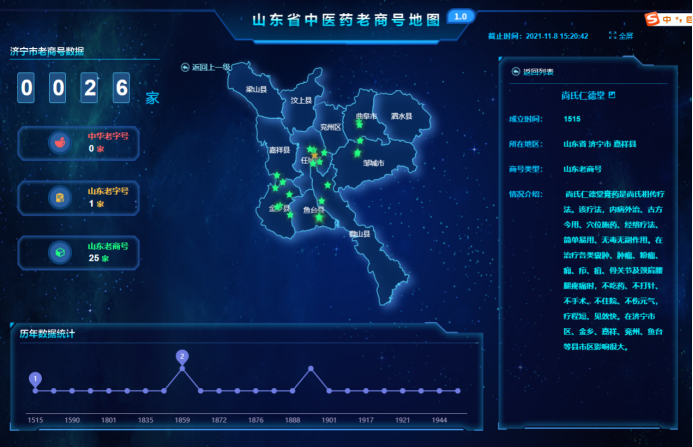Select 梁山县 on the map
This screenshot has width=693, height=447.
coord(258,89)
